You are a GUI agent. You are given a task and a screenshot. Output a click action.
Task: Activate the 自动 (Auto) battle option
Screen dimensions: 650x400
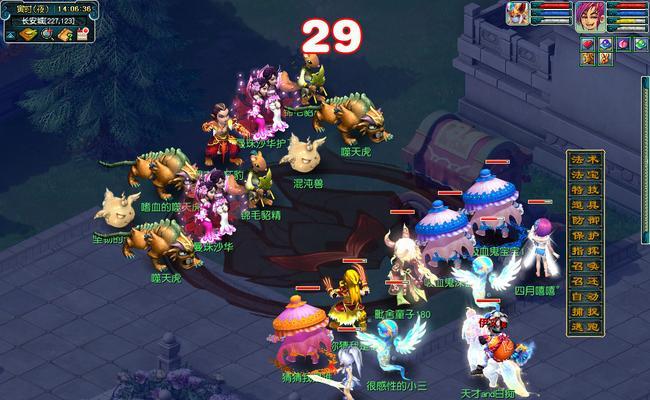coord(584,296)
